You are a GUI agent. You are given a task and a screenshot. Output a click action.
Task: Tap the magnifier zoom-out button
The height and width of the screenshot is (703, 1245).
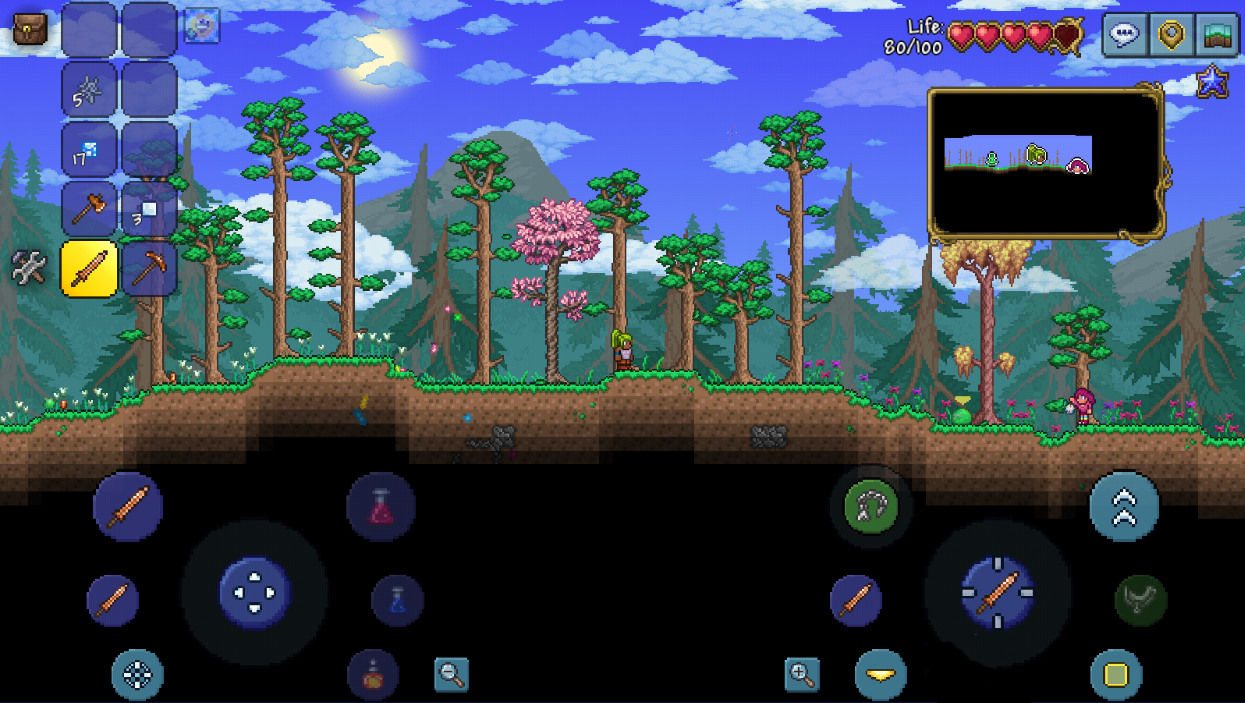point(452,675)
